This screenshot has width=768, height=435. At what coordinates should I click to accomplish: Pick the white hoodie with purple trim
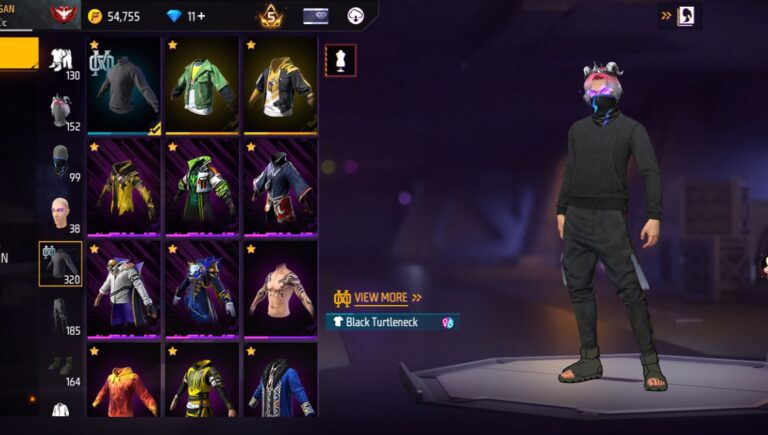tap(124, 288)
